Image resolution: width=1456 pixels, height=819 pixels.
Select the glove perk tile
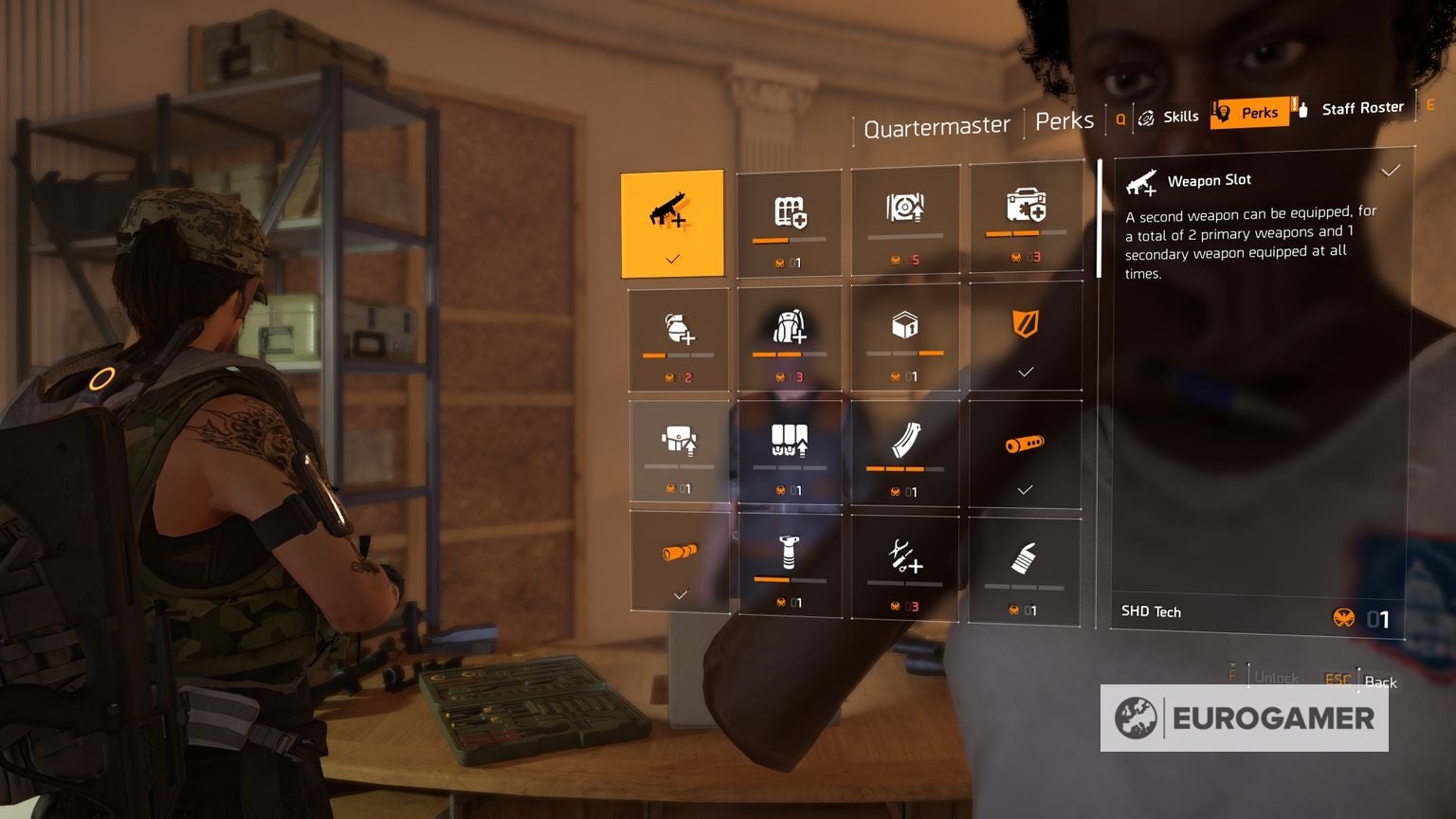click(x=1025, y=561)
